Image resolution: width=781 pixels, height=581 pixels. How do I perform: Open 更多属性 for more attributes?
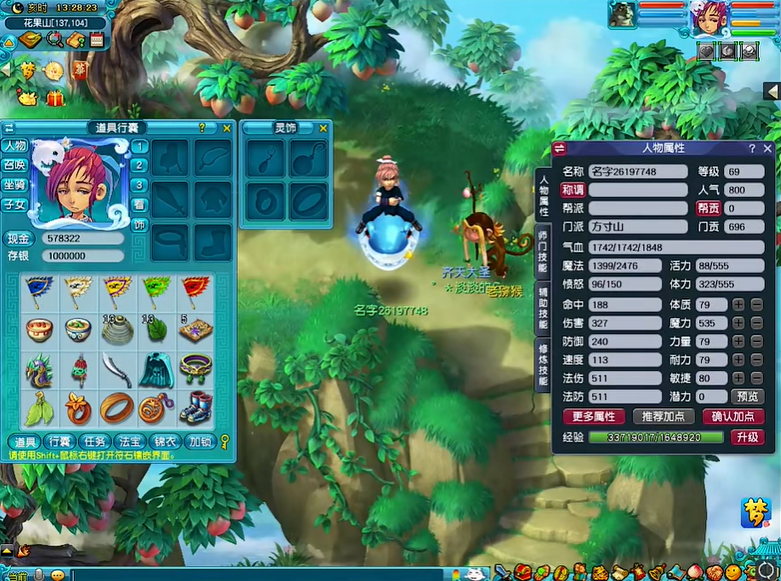pyautogui.click(x=594, y=416)
